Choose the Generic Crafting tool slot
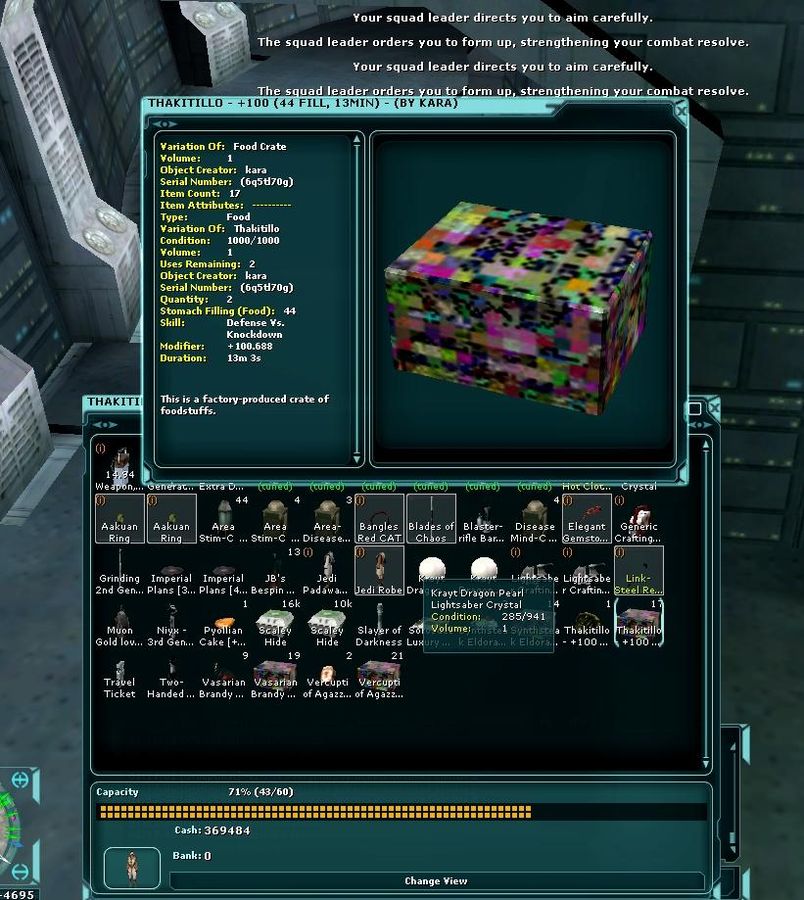Image resolution: width=804 pixels, height=900 pixels. coord(639,519)
